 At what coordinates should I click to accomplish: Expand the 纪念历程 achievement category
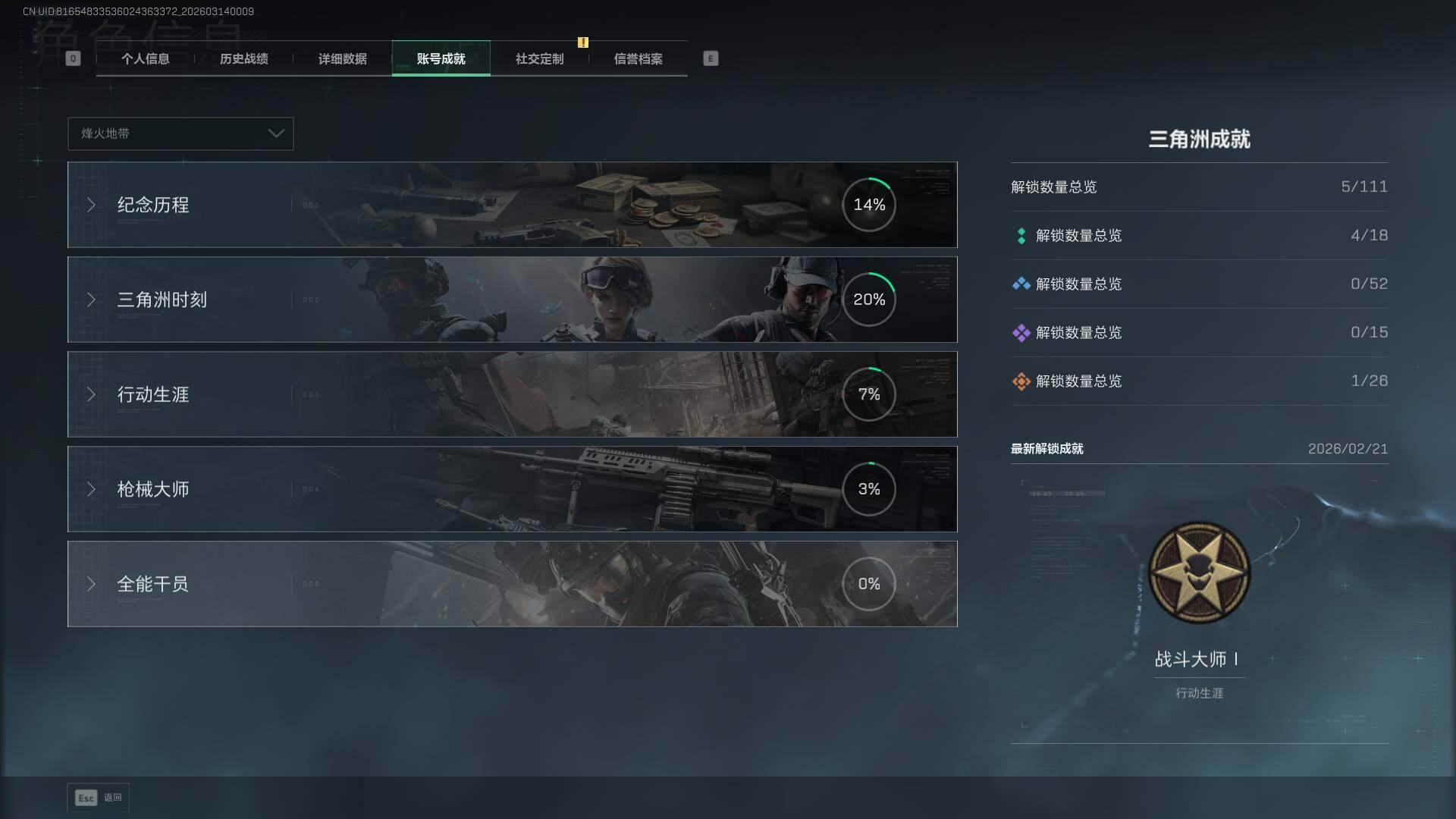tap(512, 205)
